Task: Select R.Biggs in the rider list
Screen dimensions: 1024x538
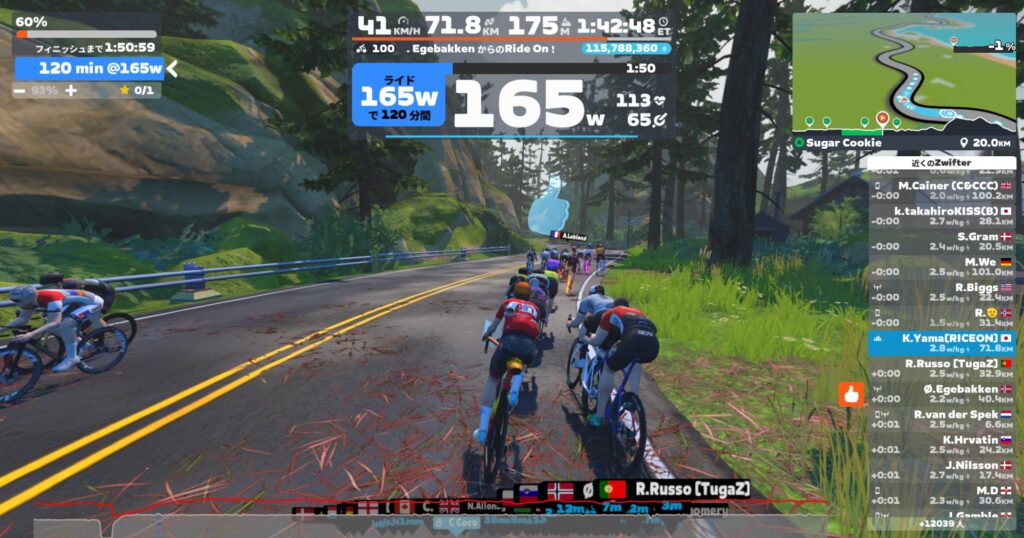Action: tap(942, 292)
